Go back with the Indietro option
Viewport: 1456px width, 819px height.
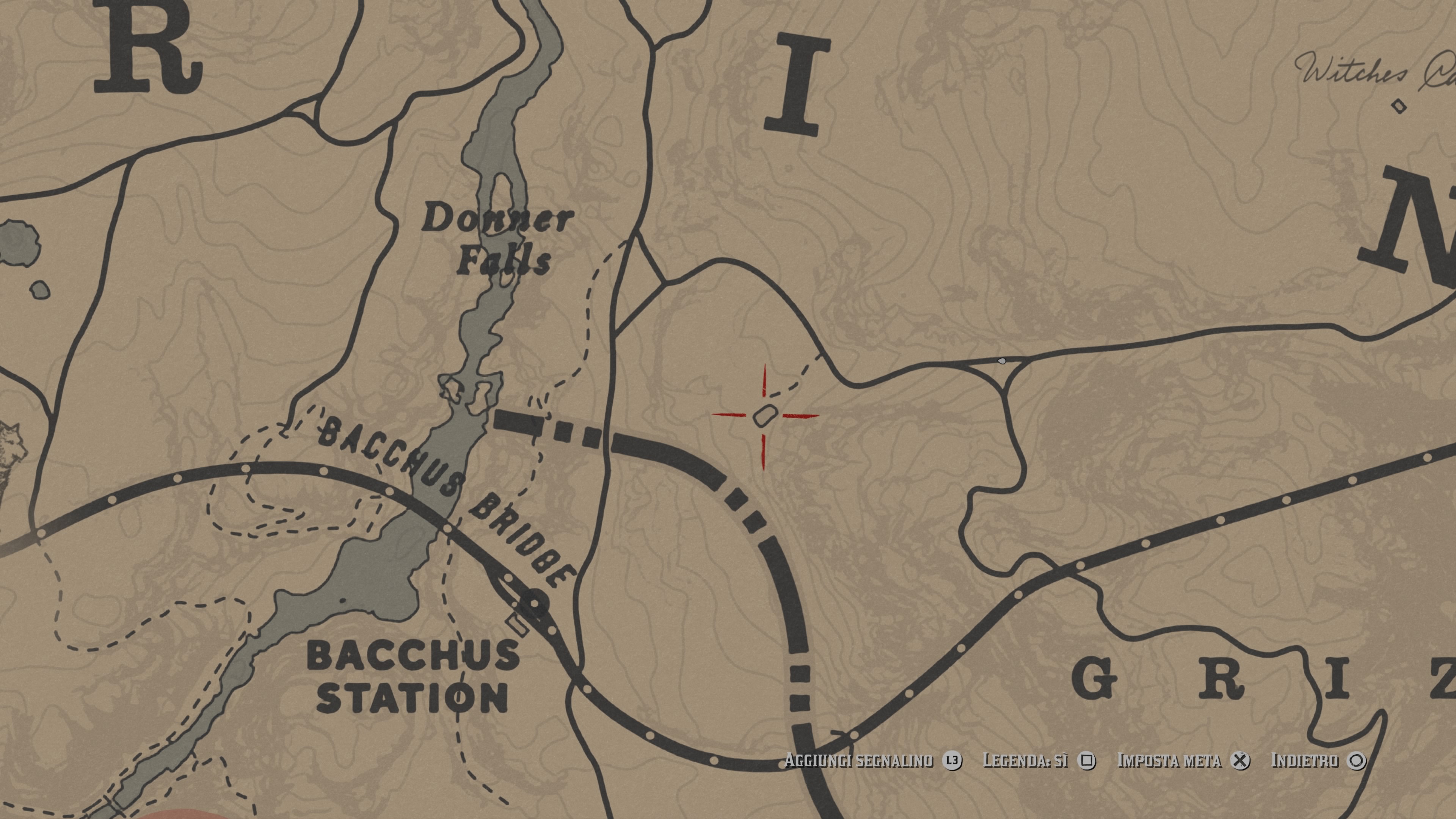[1318, 761]
